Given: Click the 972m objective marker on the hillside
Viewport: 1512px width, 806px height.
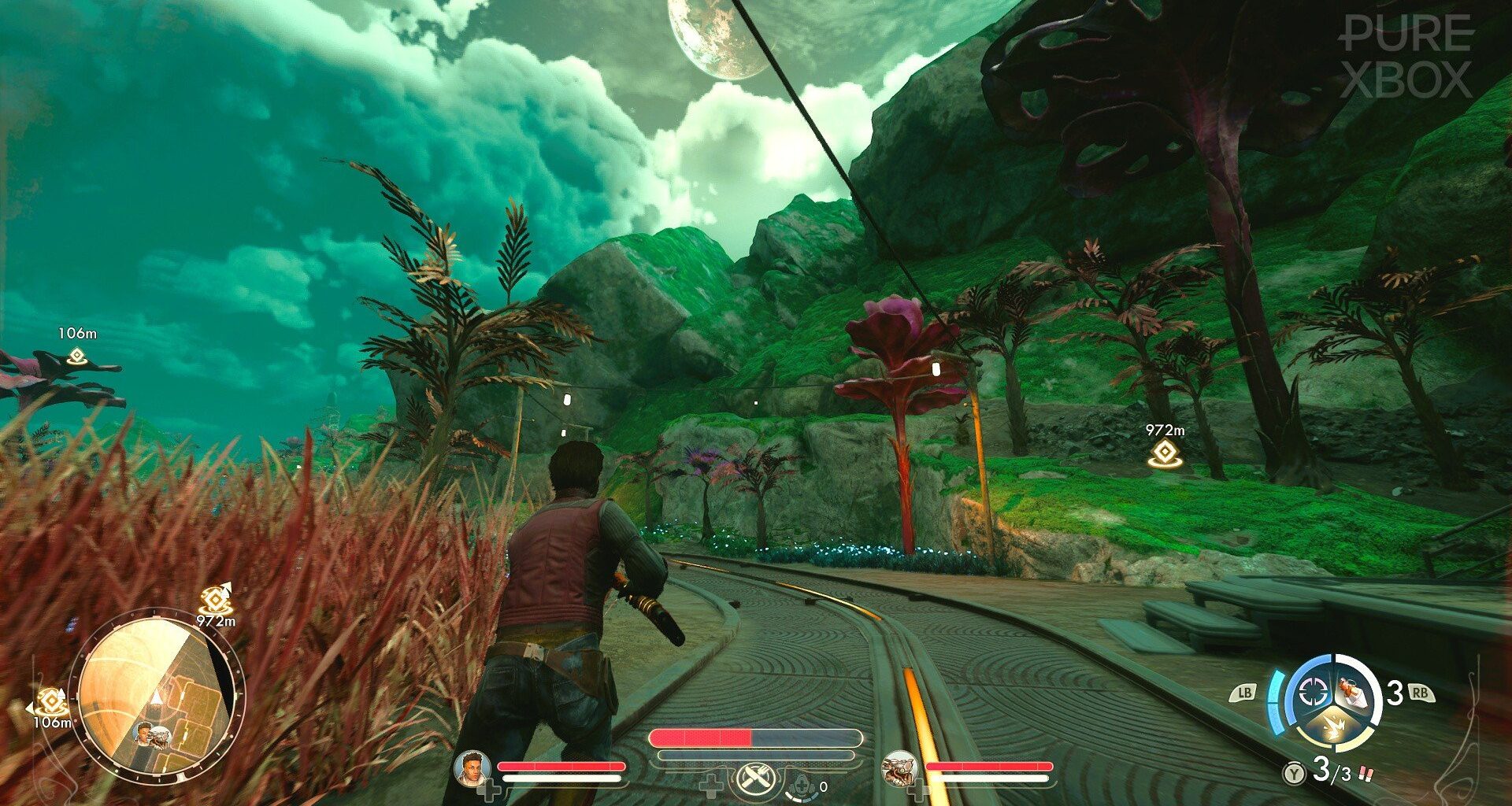Looking at the screenshot, I should pos(1163,453).
